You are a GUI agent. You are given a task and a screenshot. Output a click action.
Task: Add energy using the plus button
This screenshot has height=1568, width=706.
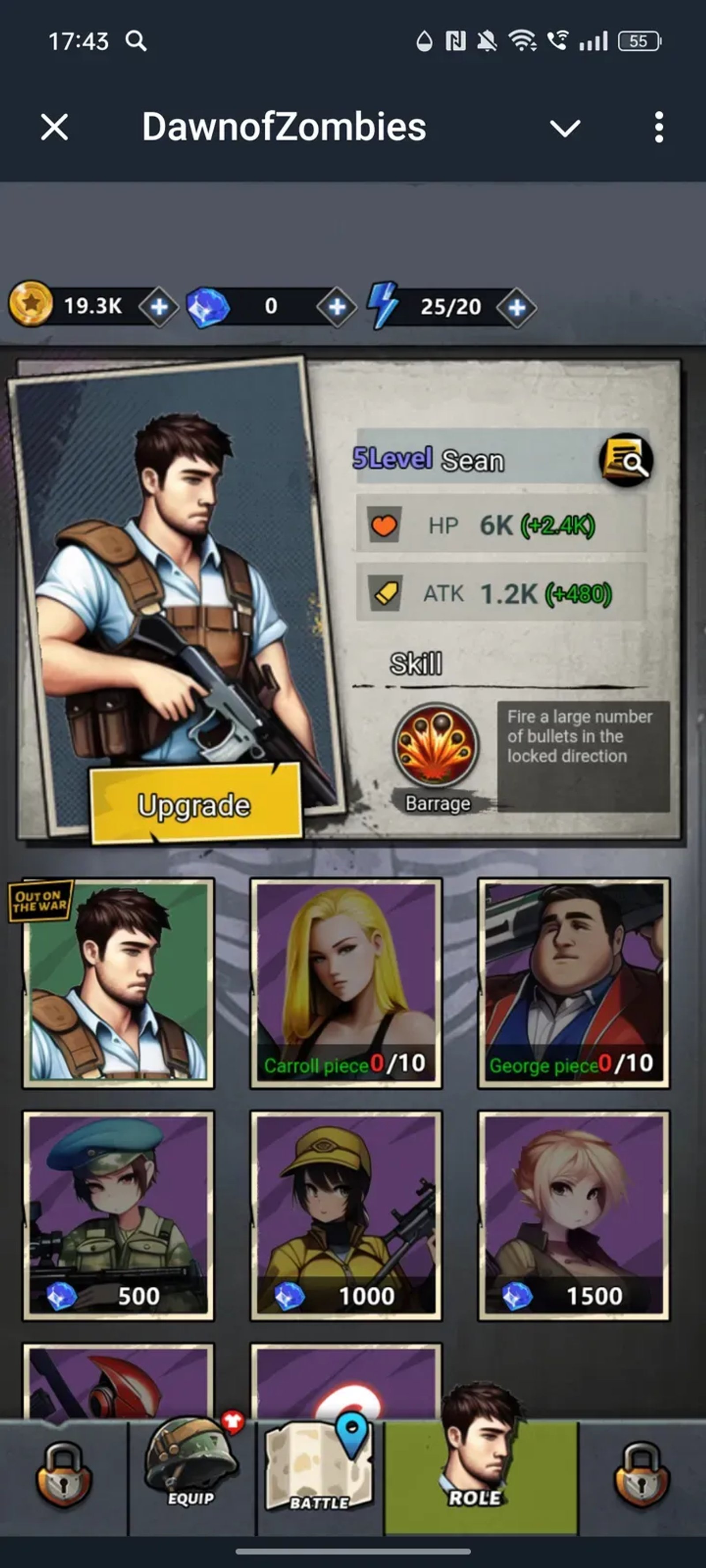(x=517, y=306)
